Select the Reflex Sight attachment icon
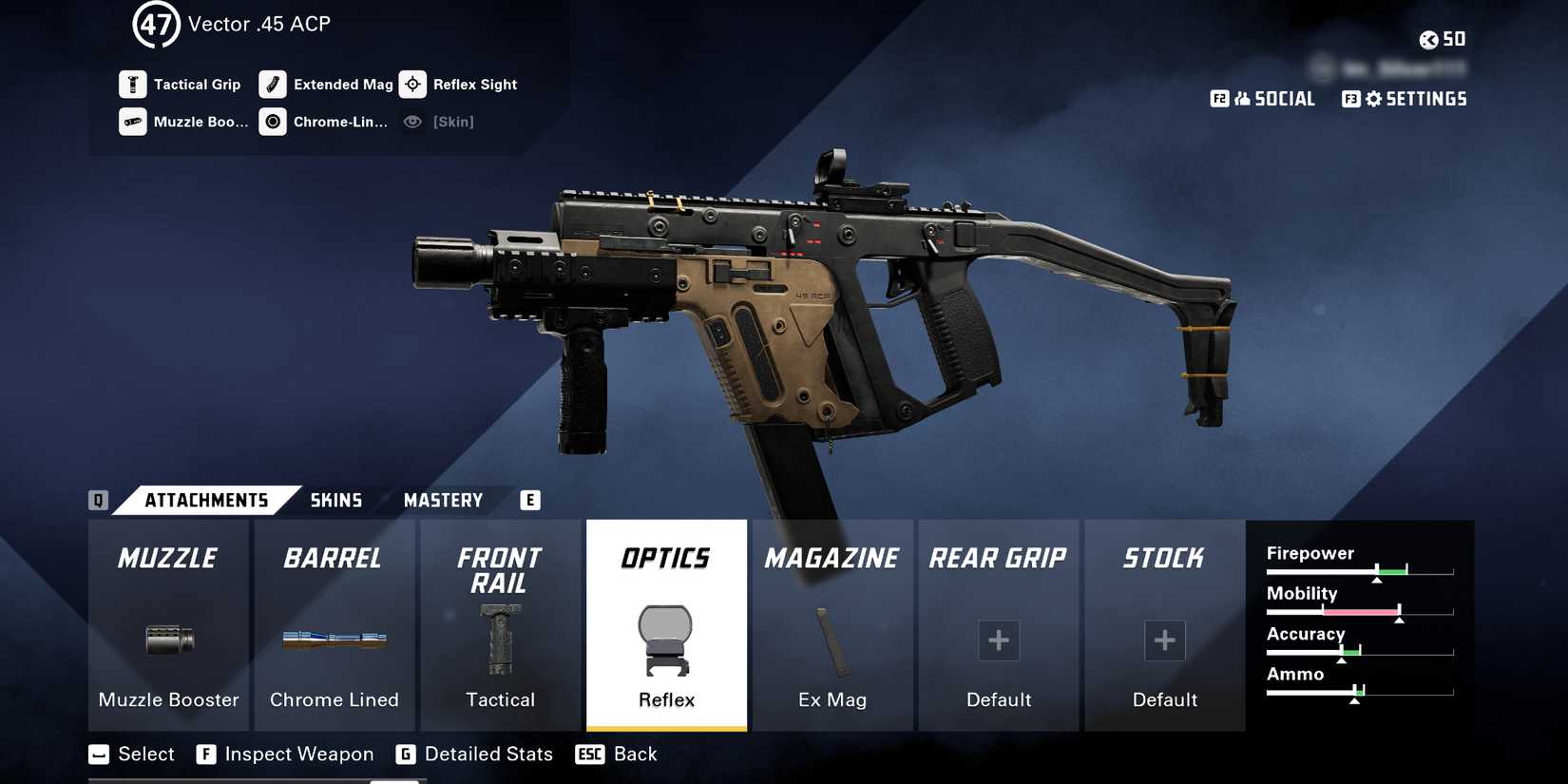 pos(412,85)
